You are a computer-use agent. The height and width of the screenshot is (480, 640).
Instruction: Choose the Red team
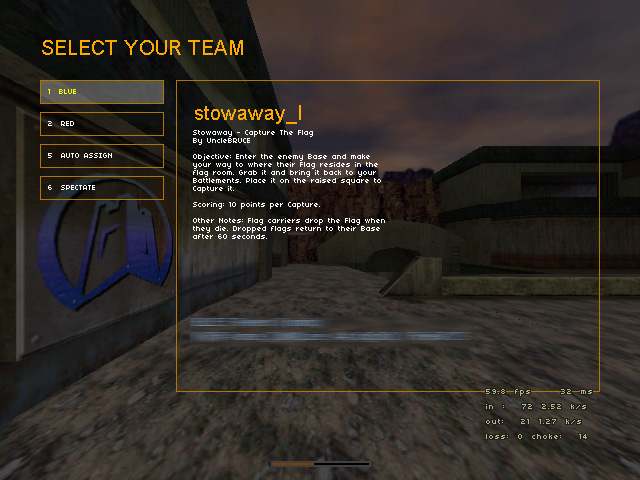(x=102, y=124)
